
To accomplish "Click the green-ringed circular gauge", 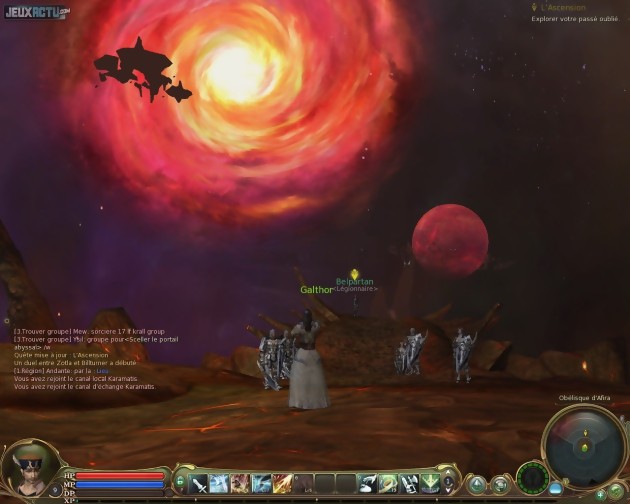I will [532, 476].
